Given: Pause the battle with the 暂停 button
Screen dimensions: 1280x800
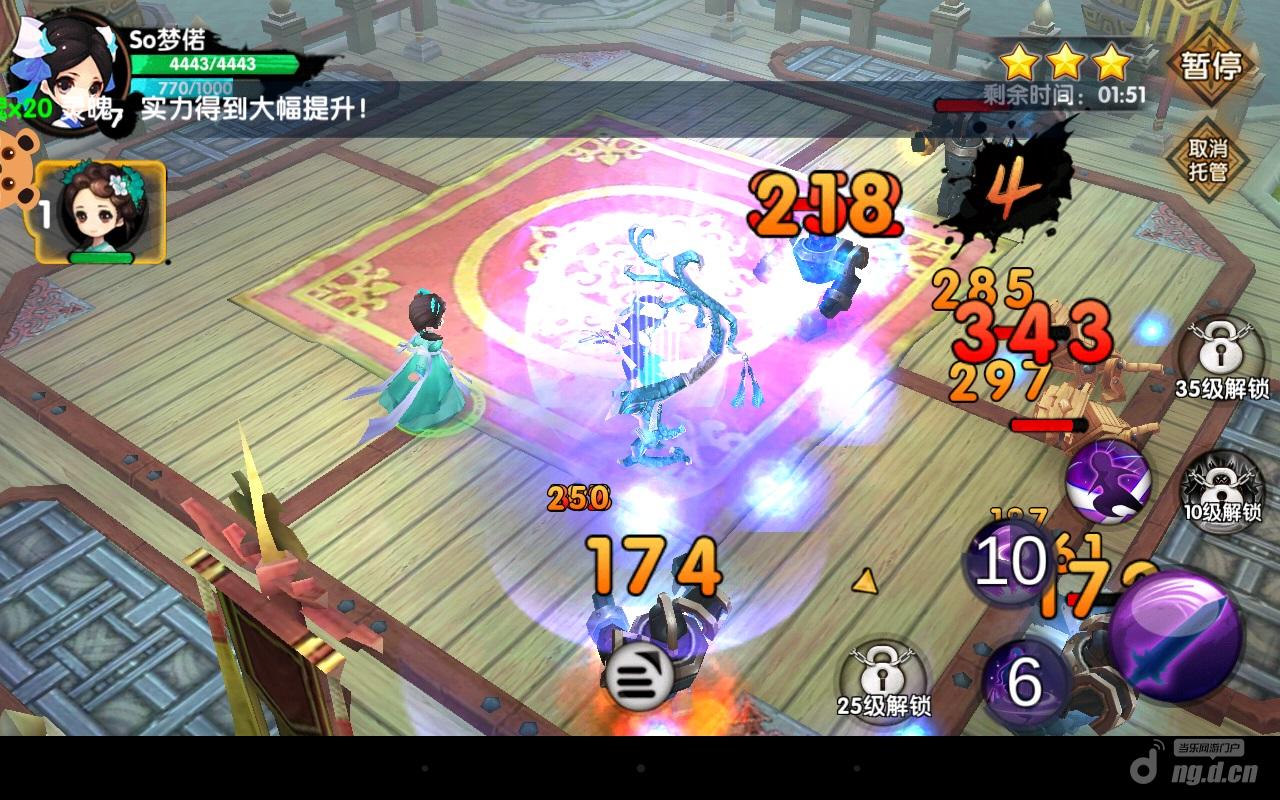Looking at the screenshot, I should click(x=1211, y=67).
